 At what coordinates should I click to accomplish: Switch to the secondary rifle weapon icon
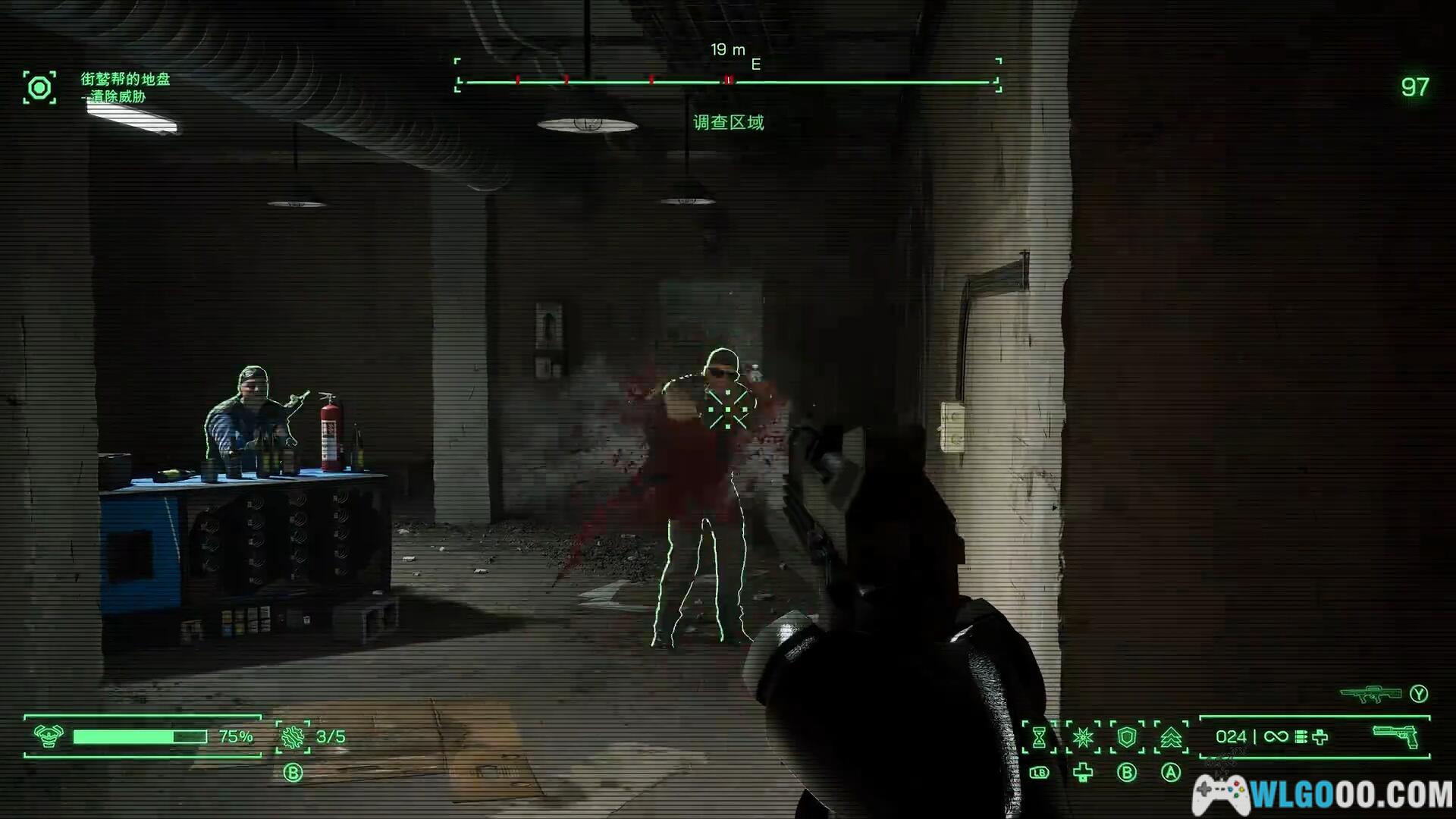tap(1370, 693)
